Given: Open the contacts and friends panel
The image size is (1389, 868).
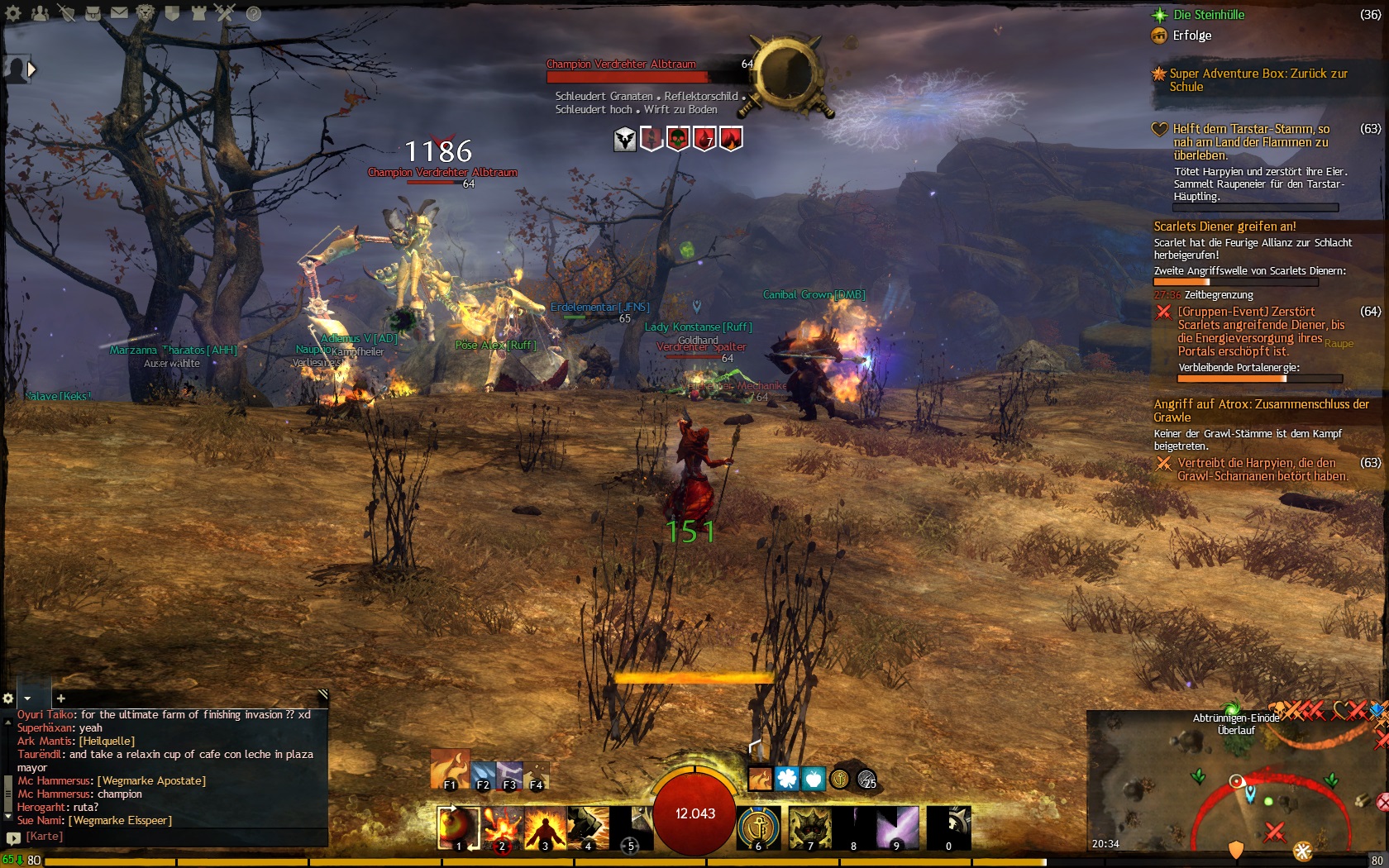Looking at the screenshot, I should (x=40, y=12).
